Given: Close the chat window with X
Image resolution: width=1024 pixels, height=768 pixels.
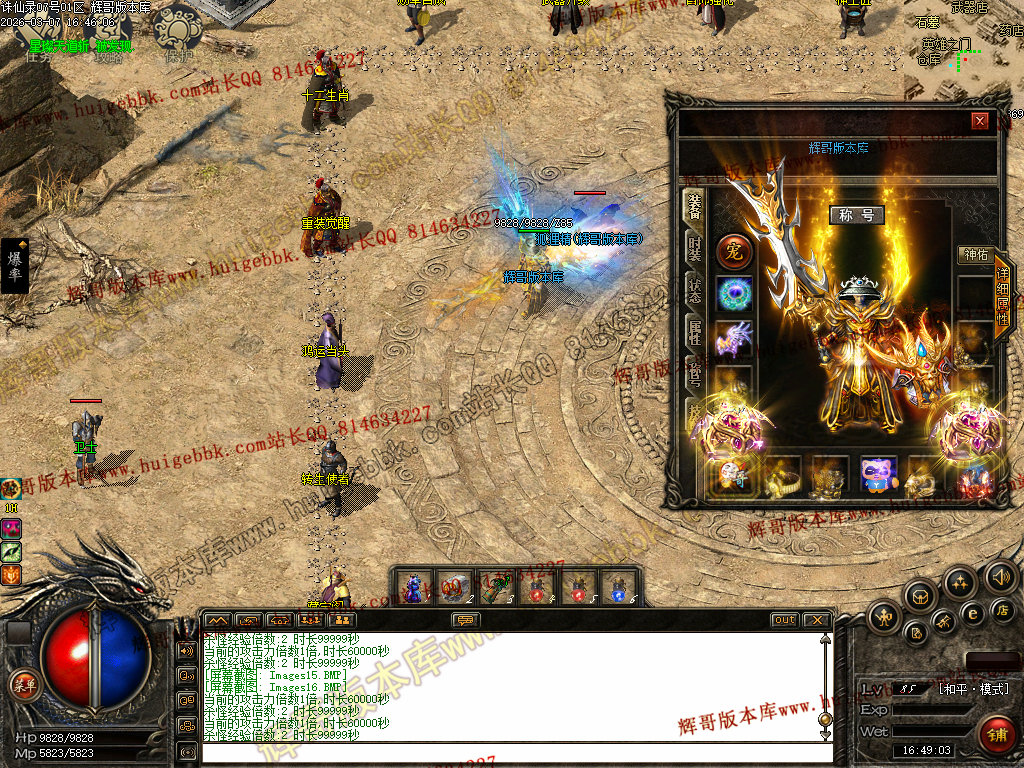Looking at the screenshot, I should tap(817, 620).
